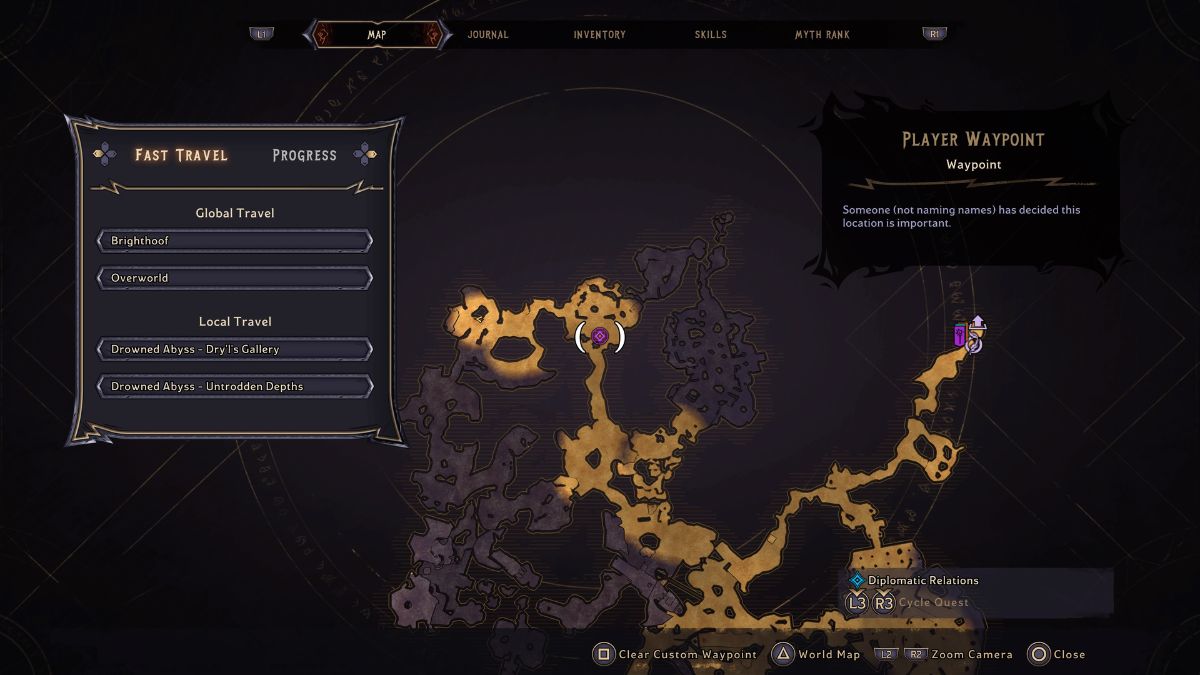Screen dimensions: 1200x675
Task: Switch to the Journal tab
Action: [488, 35]
